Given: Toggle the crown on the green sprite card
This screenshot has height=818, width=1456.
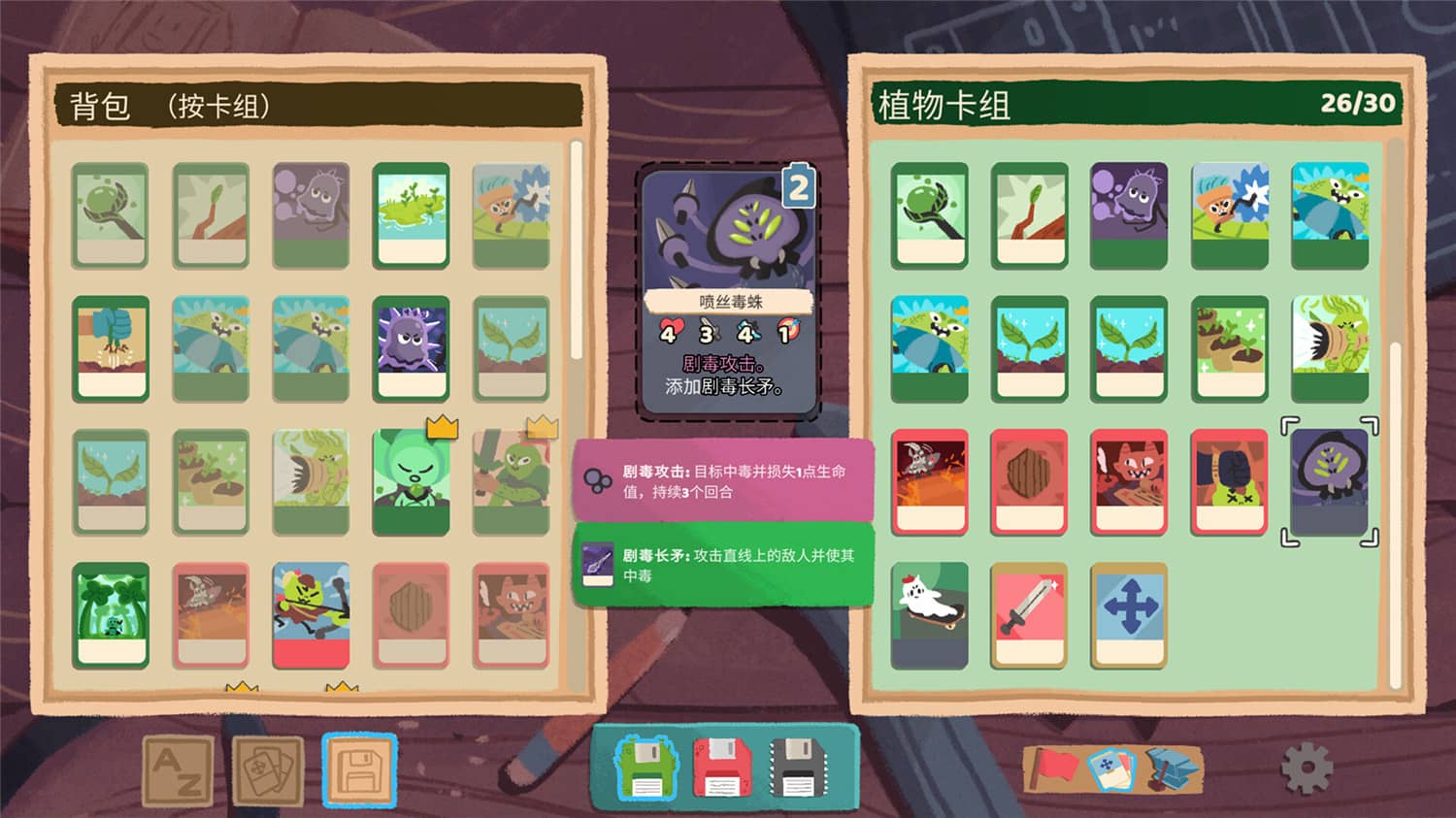Looking at the screenshot, I should click(x=440, y=427).
